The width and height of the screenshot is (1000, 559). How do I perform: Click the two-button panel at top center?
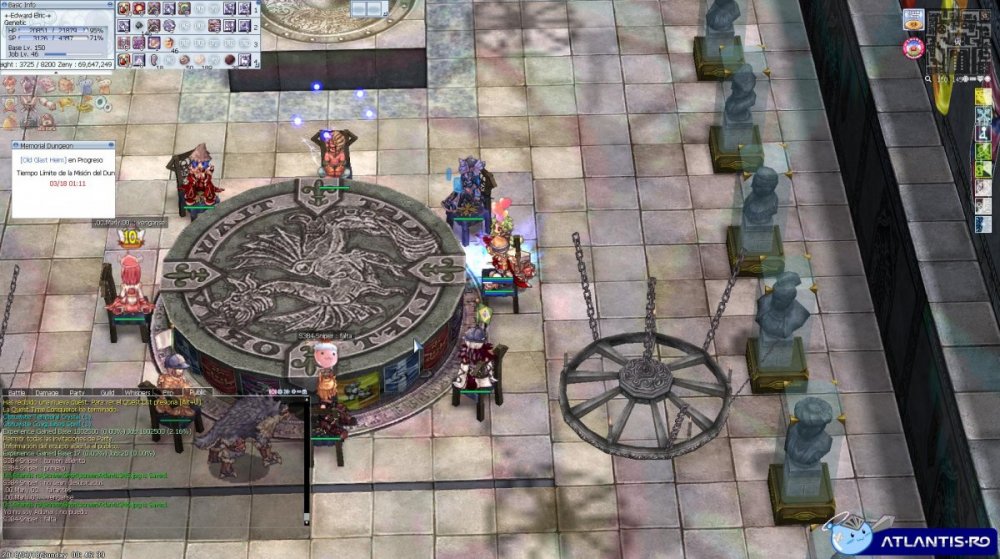click(x=370, y=8)
